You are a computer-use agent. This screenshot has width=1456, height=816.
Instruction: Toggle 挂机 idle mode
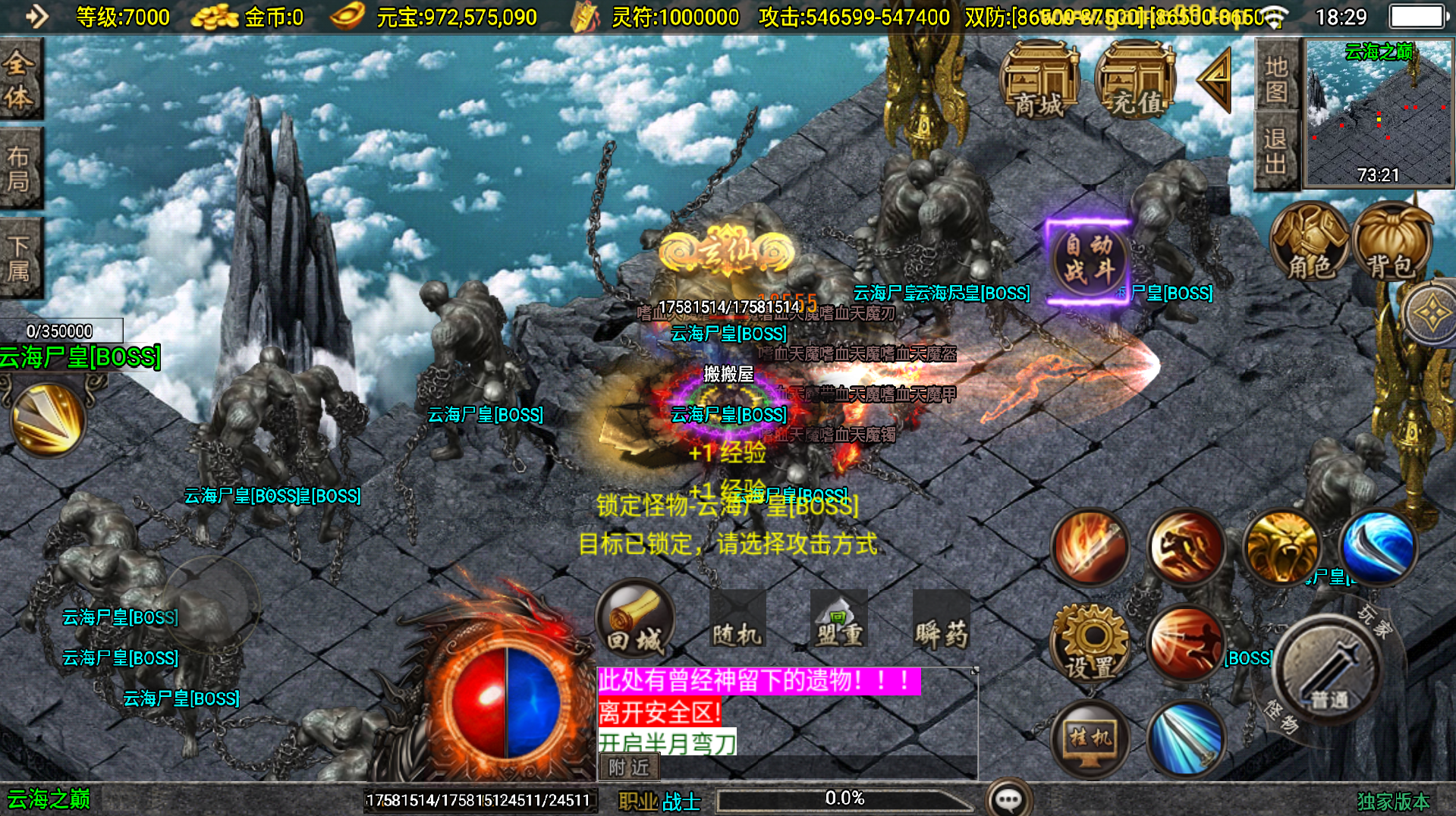[1090, 738]
